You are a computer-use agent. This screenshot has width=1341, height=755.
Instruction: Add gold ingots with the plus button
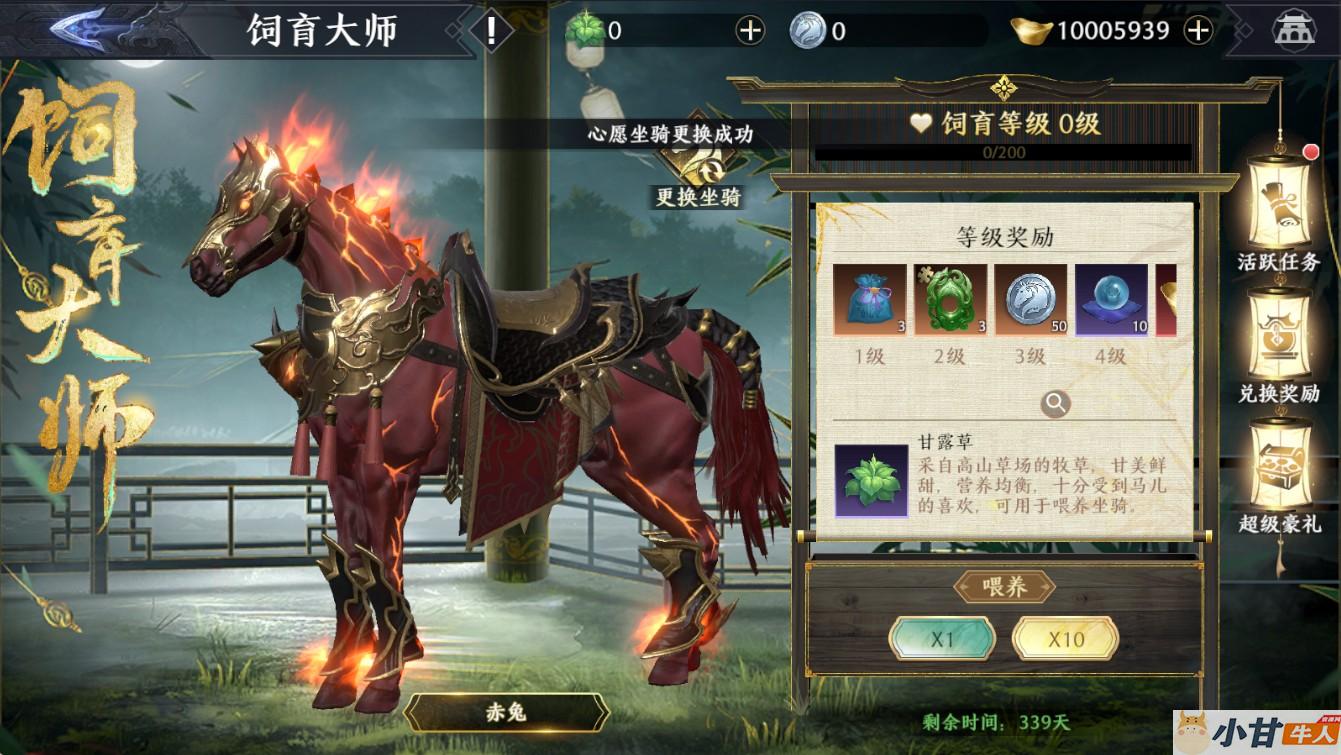tap(1198, 31)
